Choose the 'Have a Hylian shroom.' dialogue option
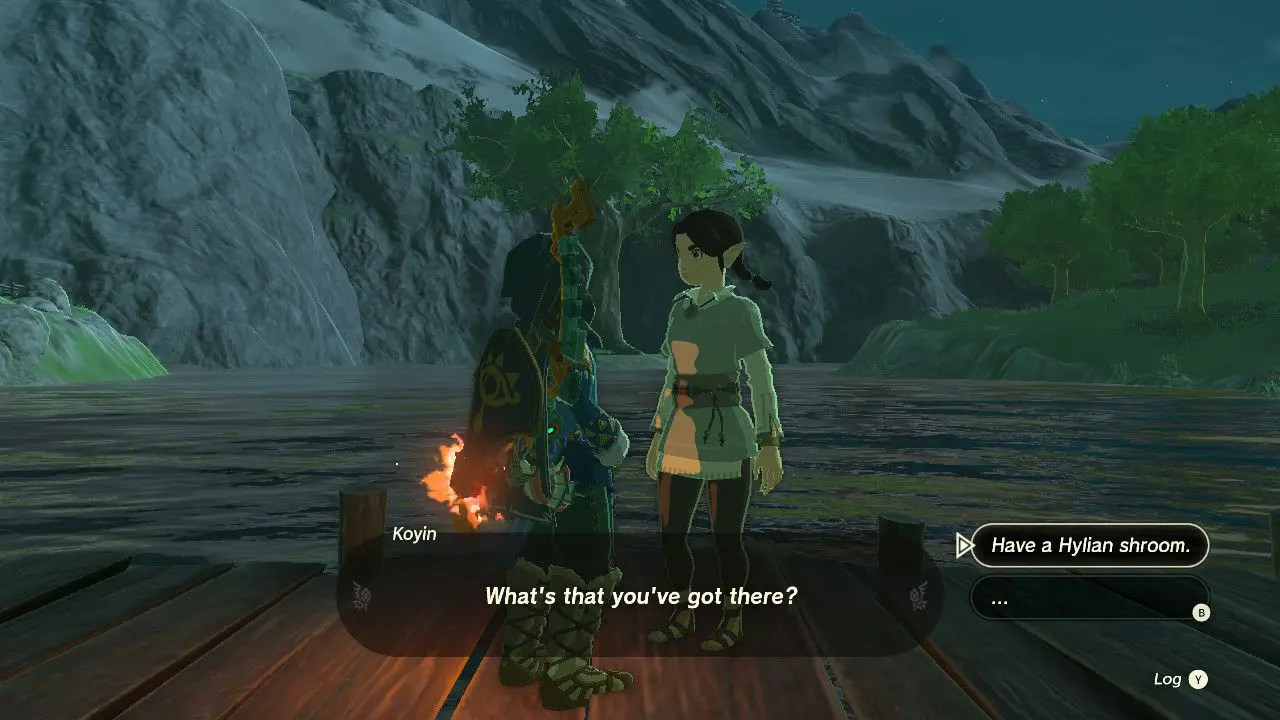1280x720 pixels. pos(1089,545)
